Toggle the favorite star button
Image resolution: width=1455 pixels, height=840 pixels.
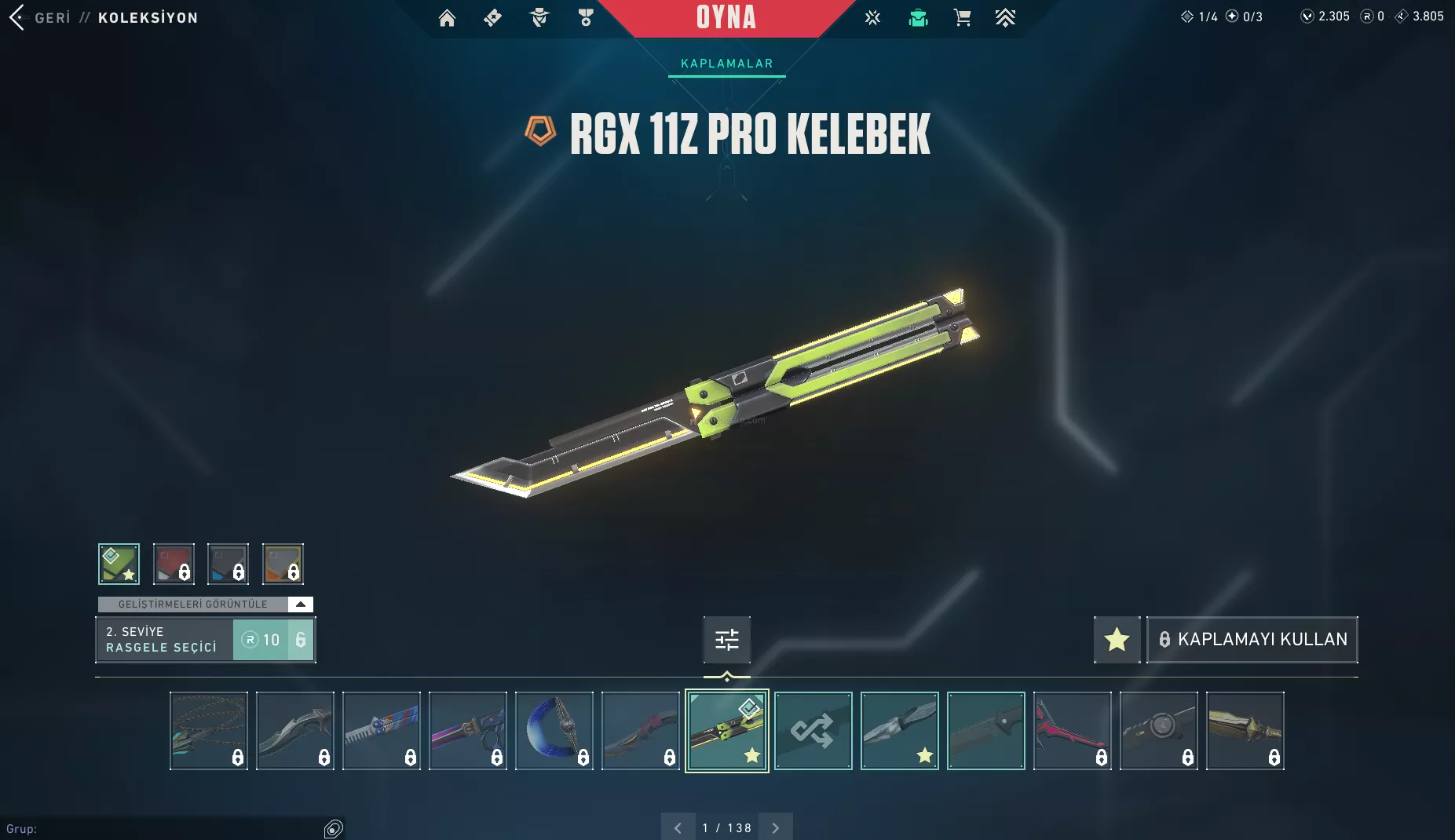1117,640
